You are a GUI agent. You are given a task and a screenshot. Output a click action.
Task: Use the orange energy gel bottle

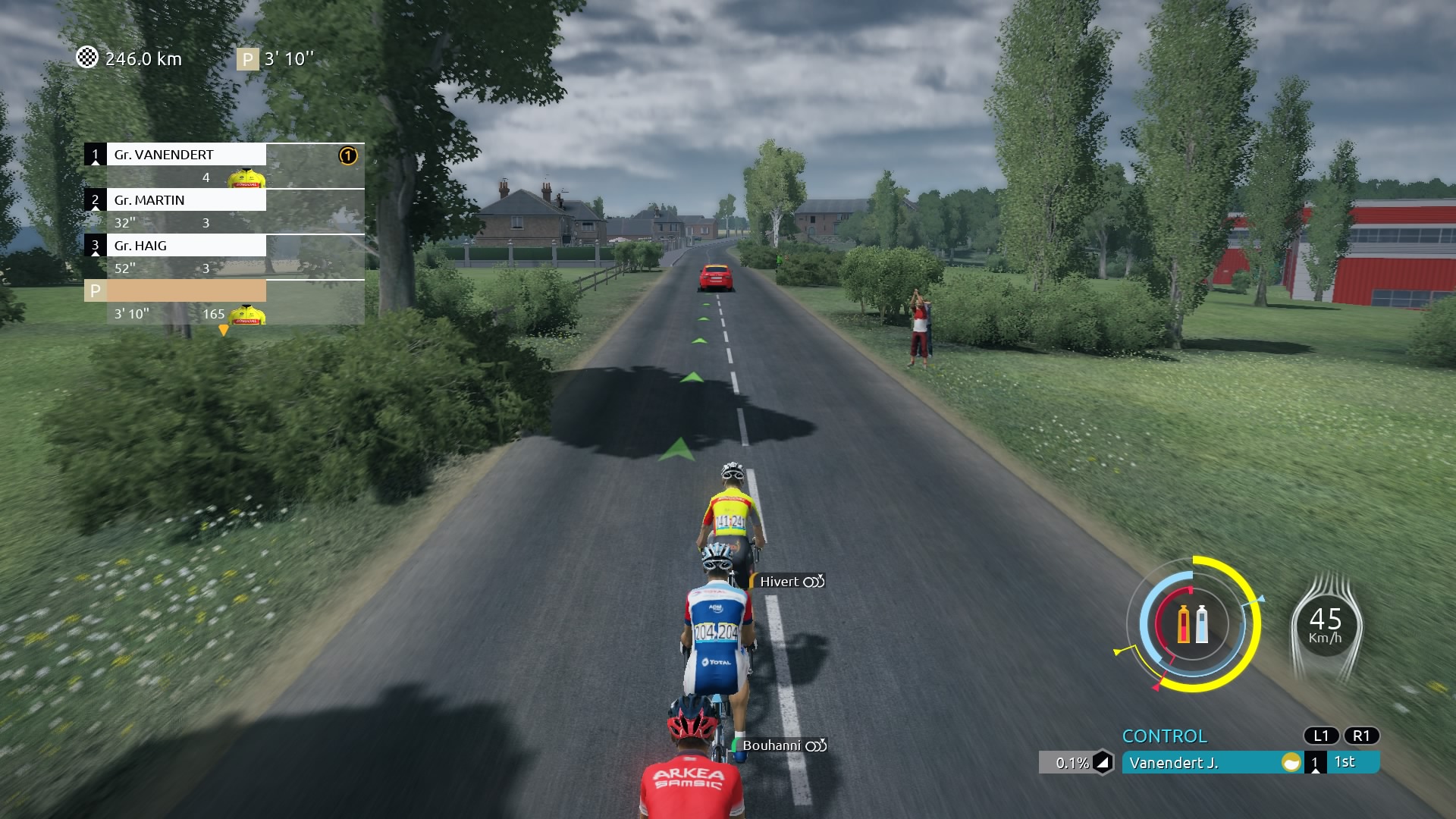pos(1184,625)
